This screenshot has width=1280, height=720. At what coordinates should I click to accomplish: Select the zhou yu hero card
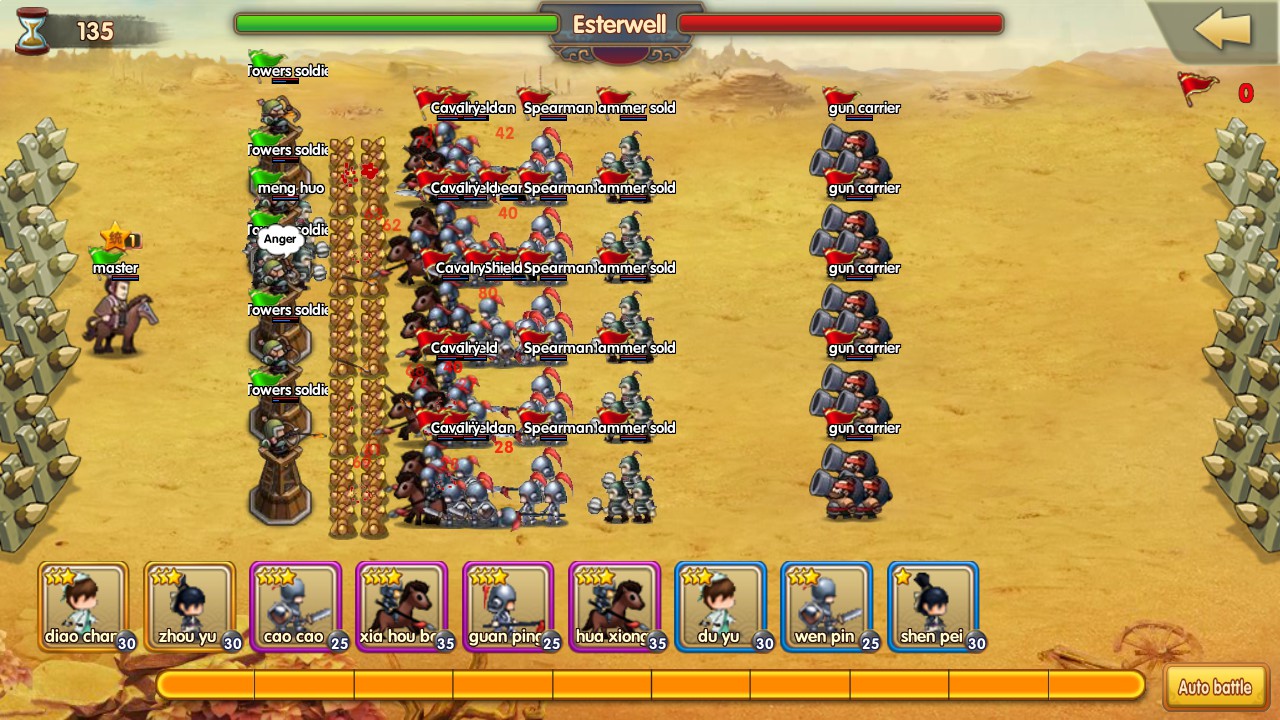(188, 605)
